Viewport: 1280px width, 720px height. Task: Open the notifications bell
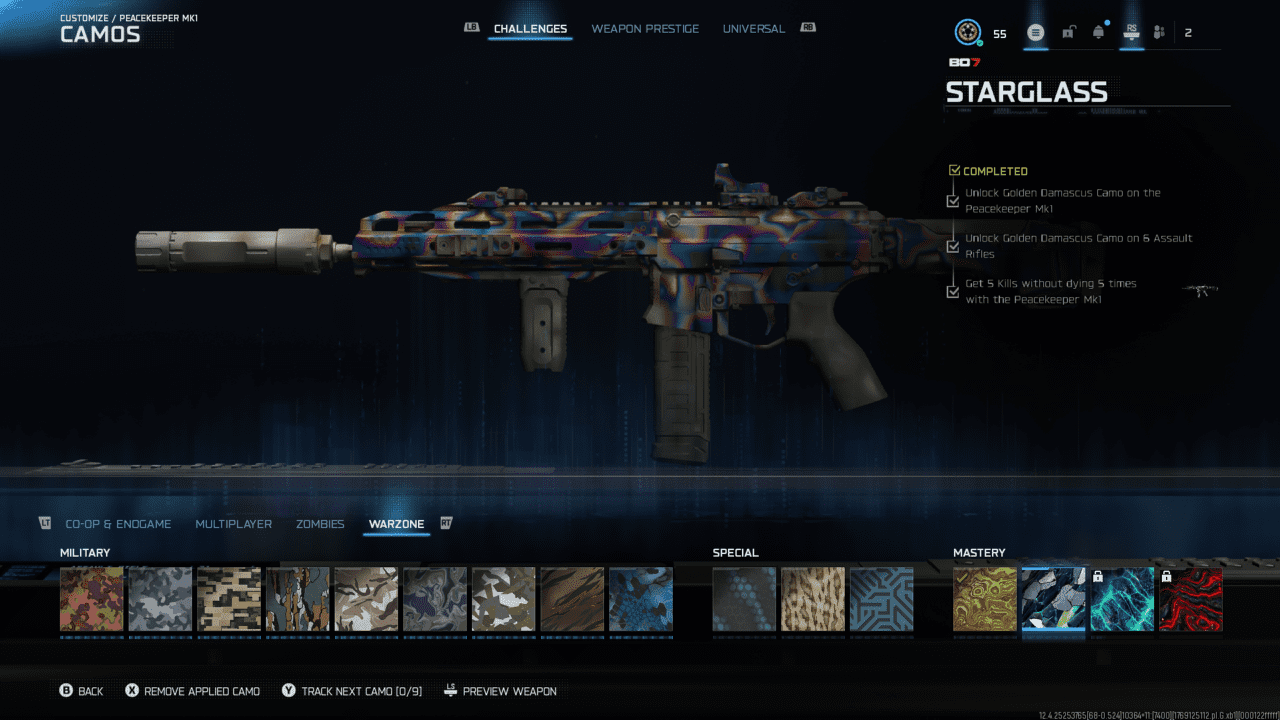tap(1099, 33)
